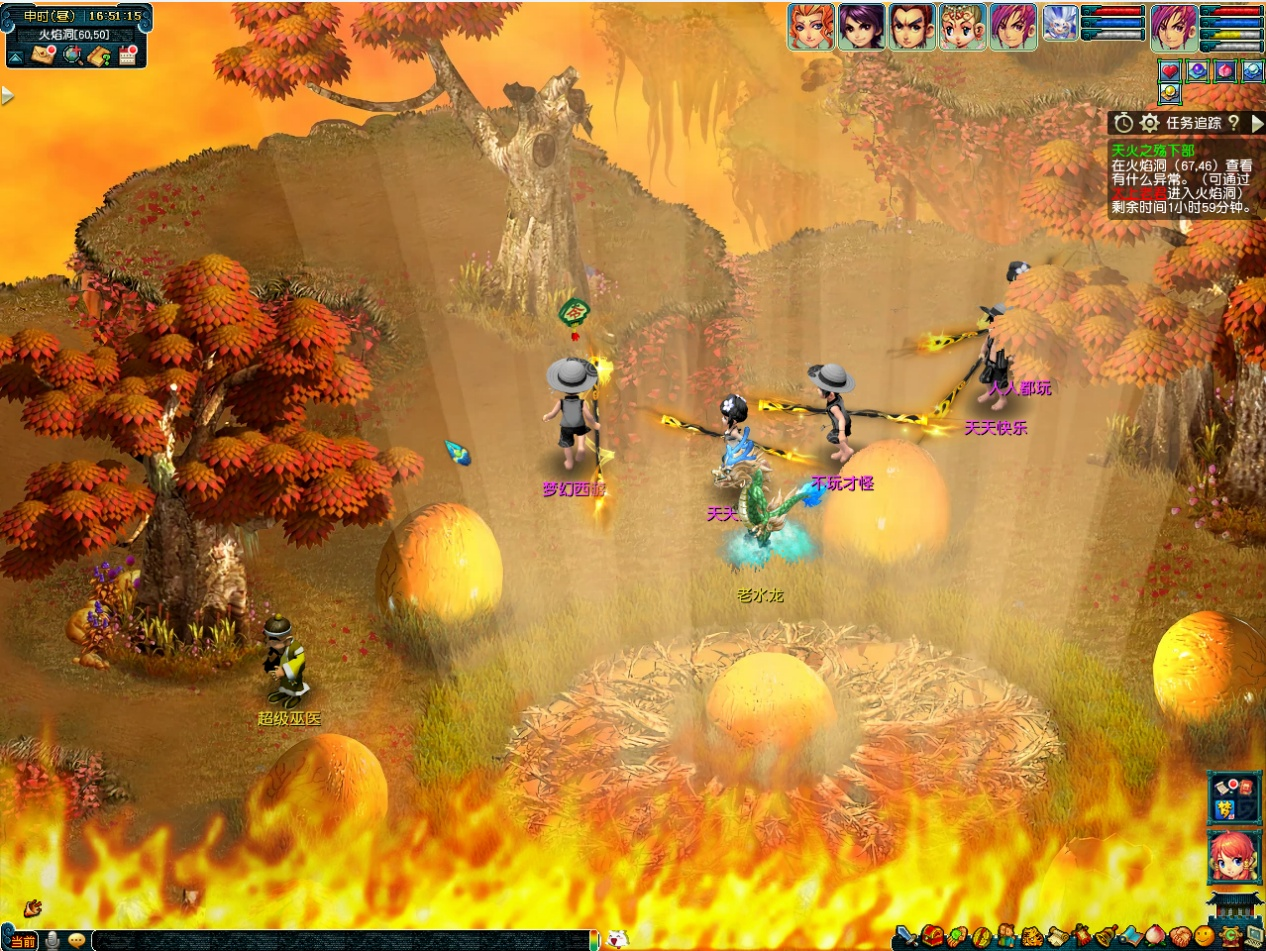Select the orange-haired woman team portrait
1266x951 pixels.
coord(810,27)
